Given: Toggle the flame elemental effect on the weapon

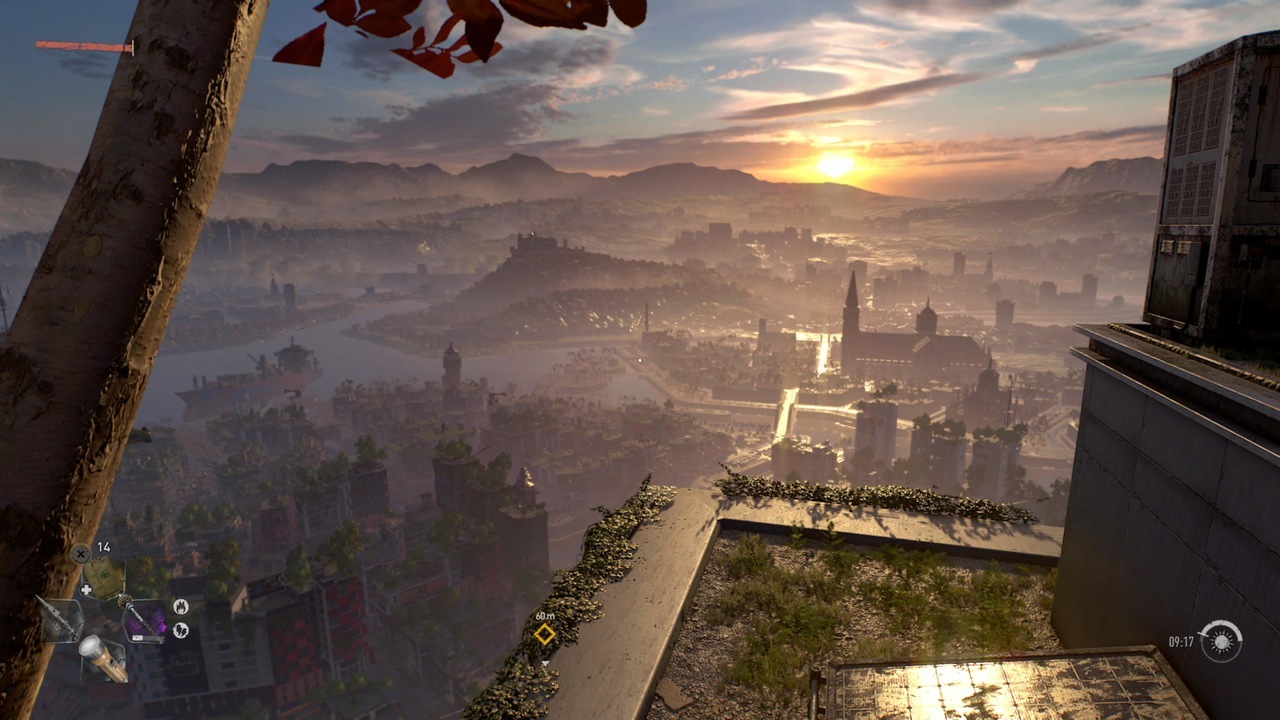Looking at the screenshot, I should [181, 607].
